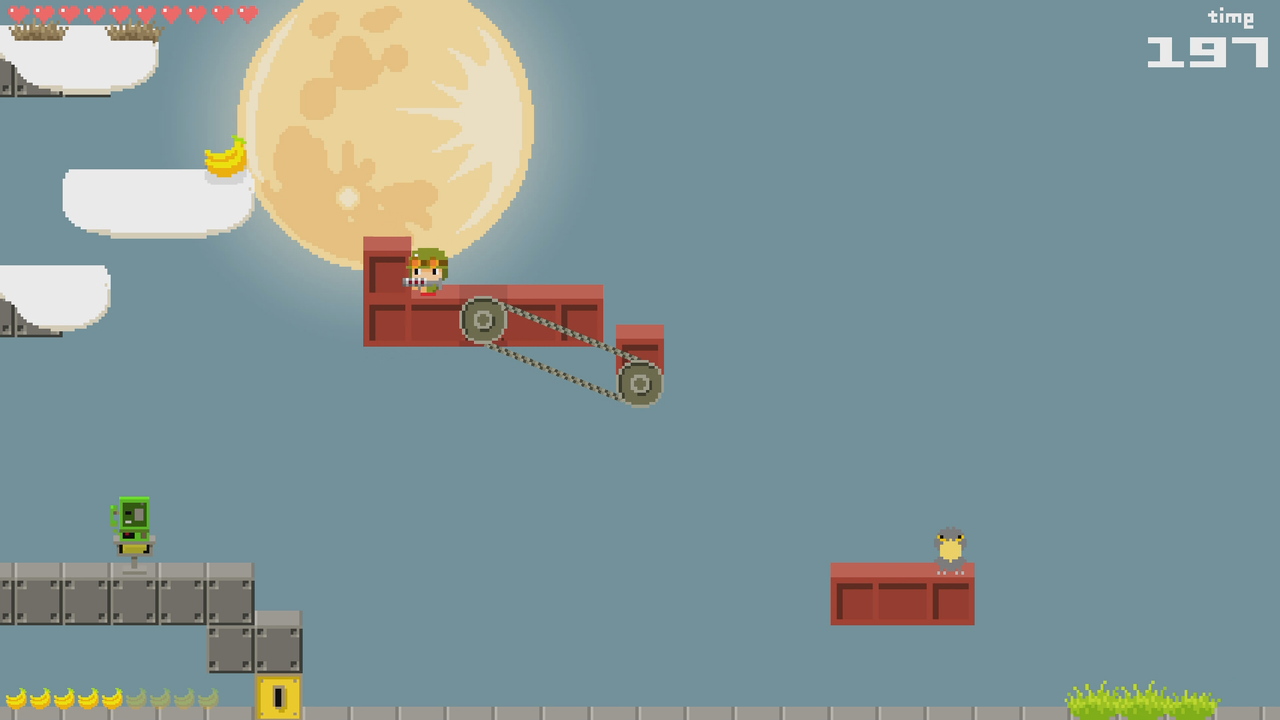Image resolution: width=1280 pixels, height=720 pixels.
Task: Click the first heart in the health bar
Action: pos(18,13)
